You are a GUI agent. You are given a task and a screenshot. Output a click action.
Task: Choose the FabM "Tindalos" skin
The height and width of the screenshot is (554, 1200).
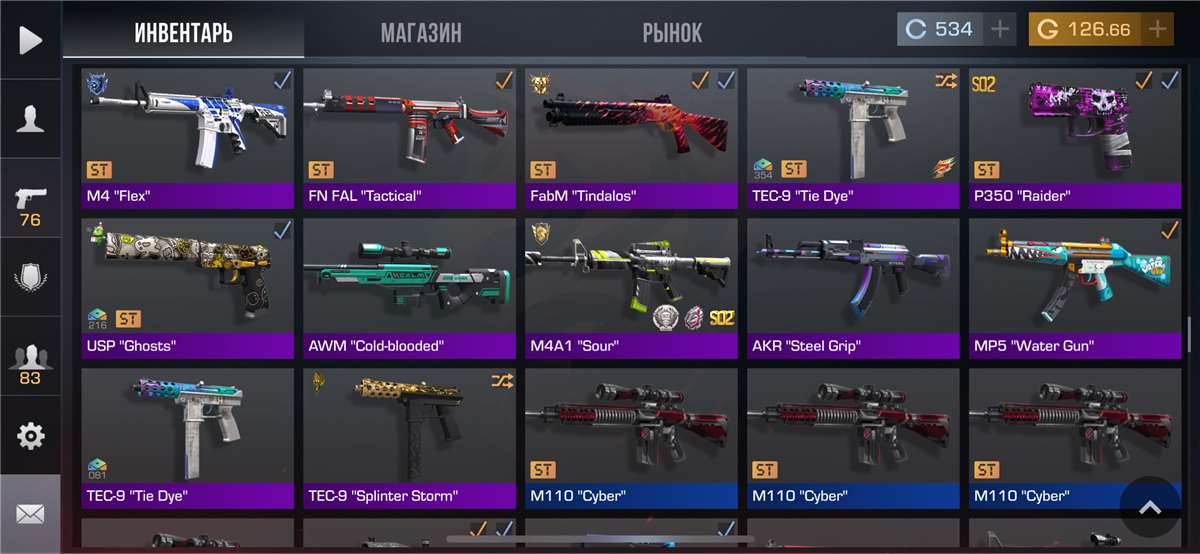[x=632, y=137]
